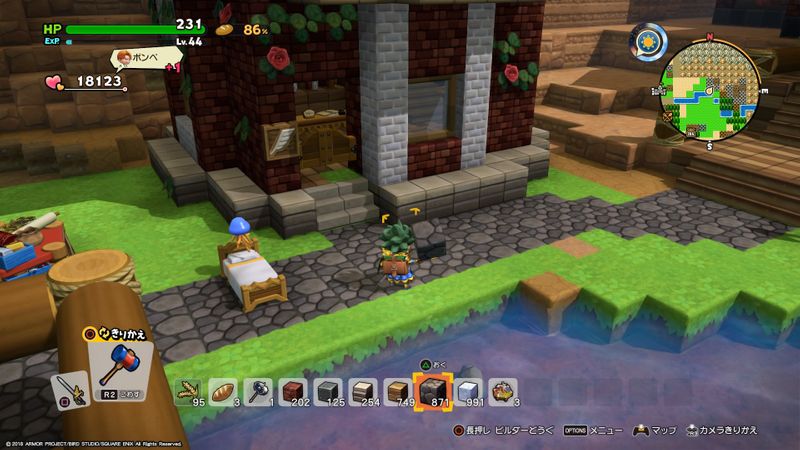Select the white block stack of 991
Viewport: 800px width, 450px height.
click(x=467, y=390)
